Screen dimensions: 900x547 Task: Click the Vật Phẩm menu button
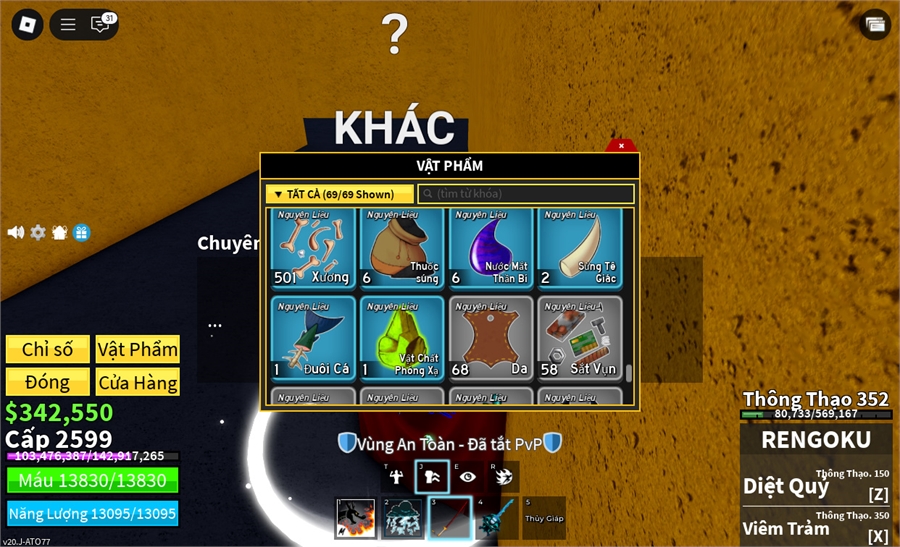[138, 349]
